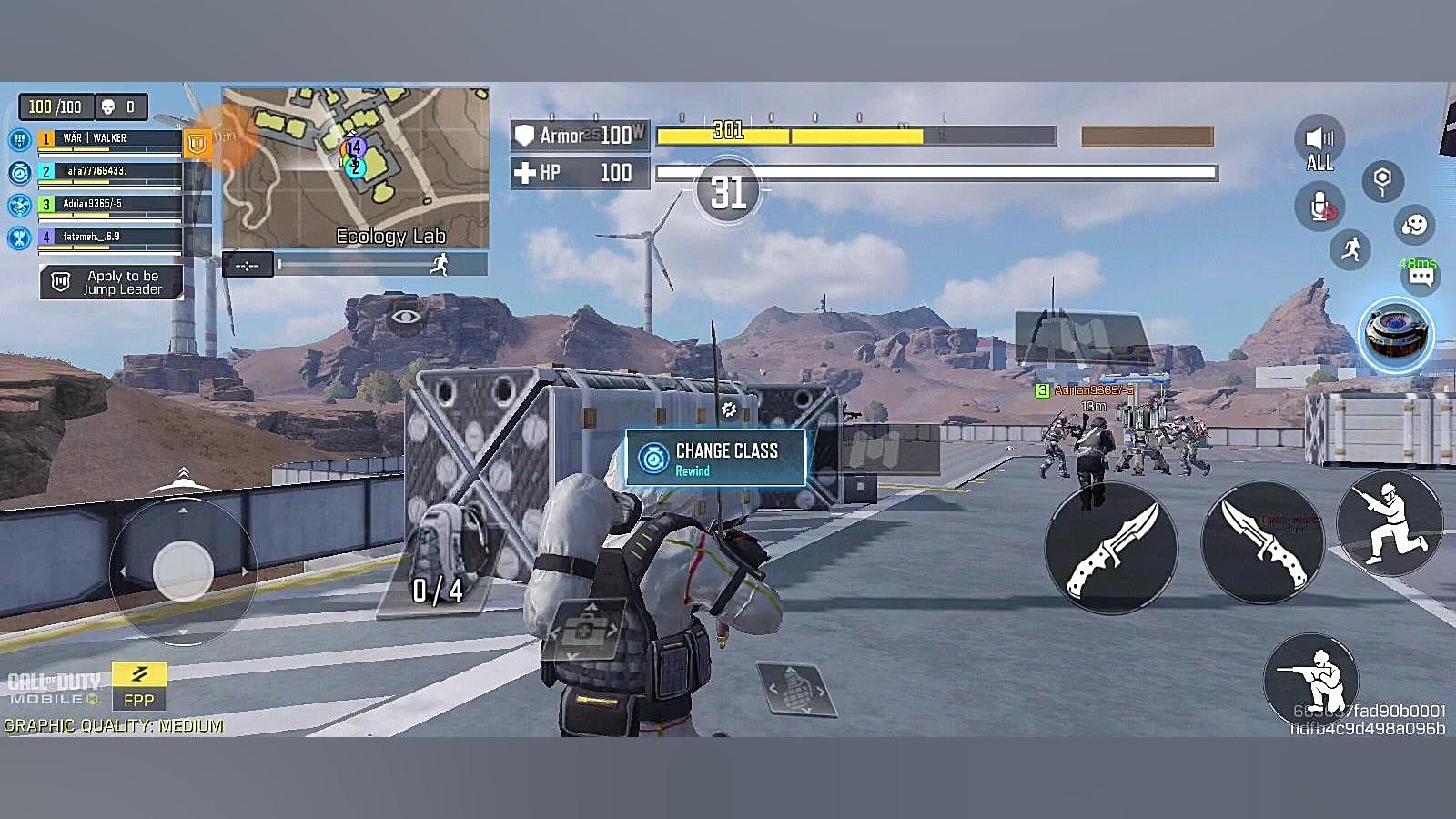This screenshot has width=1456, height=819.
Task: Open the quick chat speech bubble
Action: pos(1421,277)
